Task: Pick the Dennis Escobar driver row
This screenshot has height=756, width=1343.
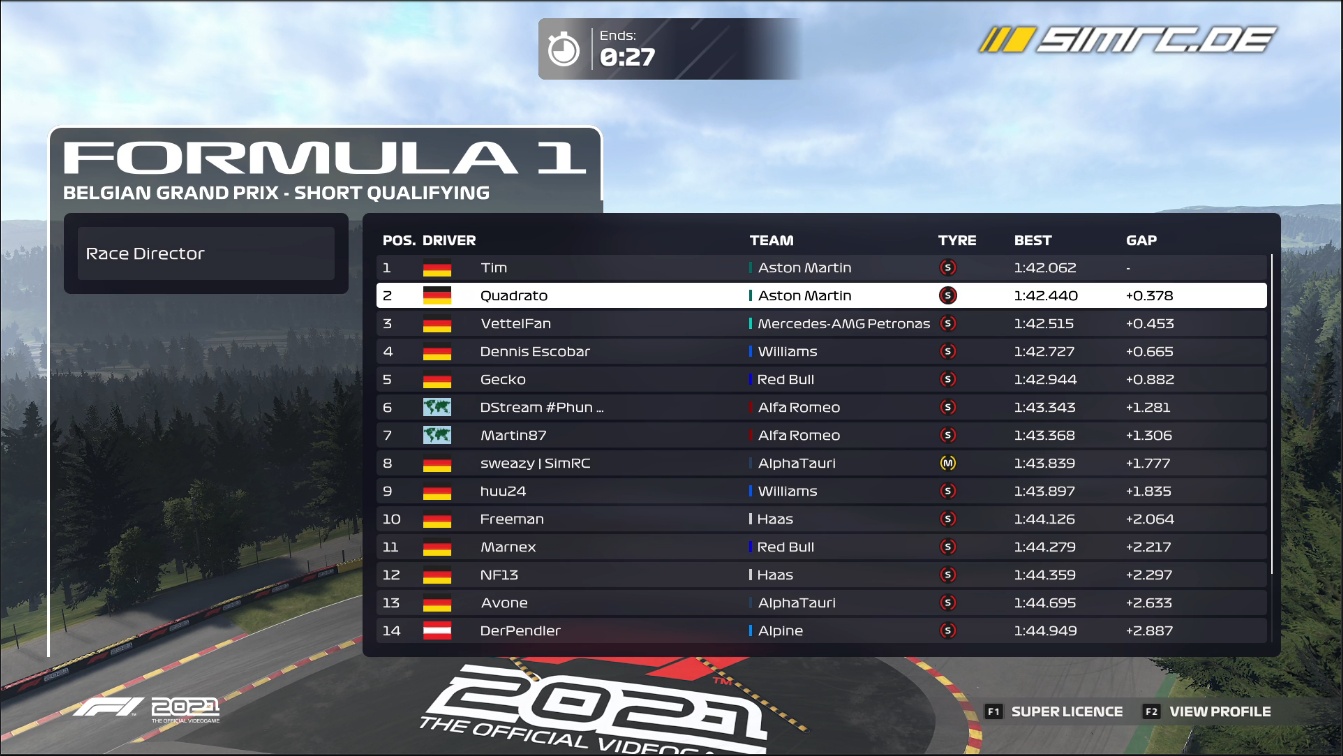Action: [821, 352]
